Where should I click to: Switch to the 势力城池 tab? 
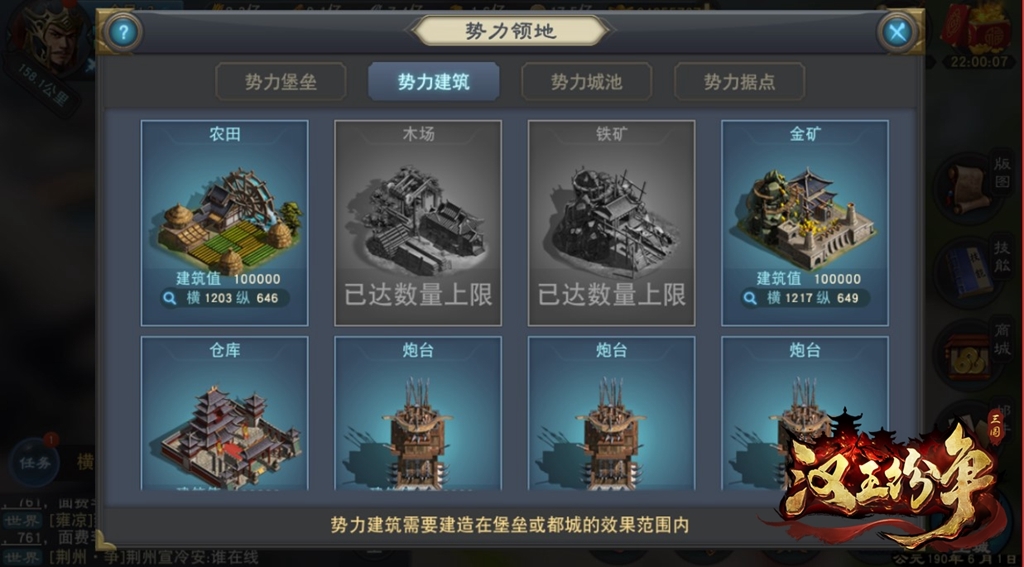[587, 82]
